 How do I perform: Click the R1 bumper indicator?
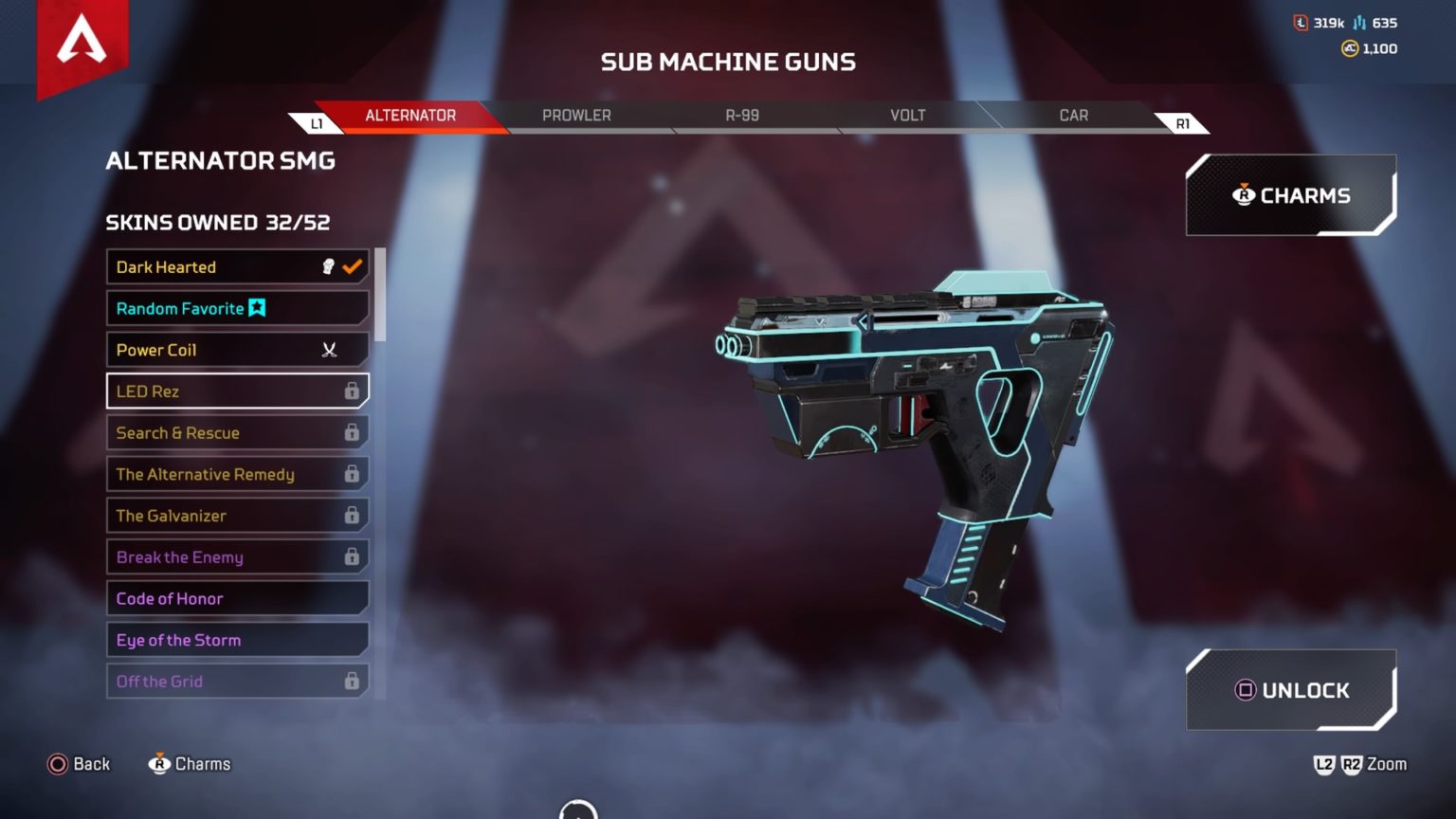1181,121
